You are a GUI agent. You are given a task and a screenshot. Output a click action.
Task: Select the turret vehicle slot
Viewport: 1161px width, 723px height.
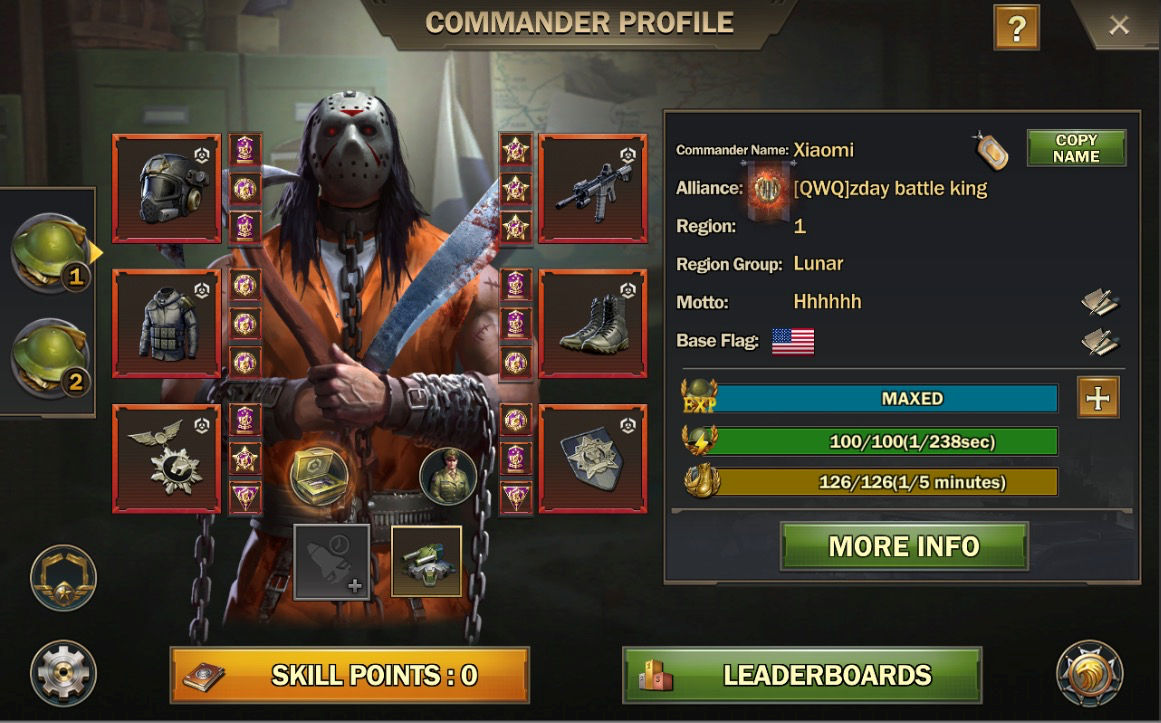pyautogui.click(x=426, y=561)
